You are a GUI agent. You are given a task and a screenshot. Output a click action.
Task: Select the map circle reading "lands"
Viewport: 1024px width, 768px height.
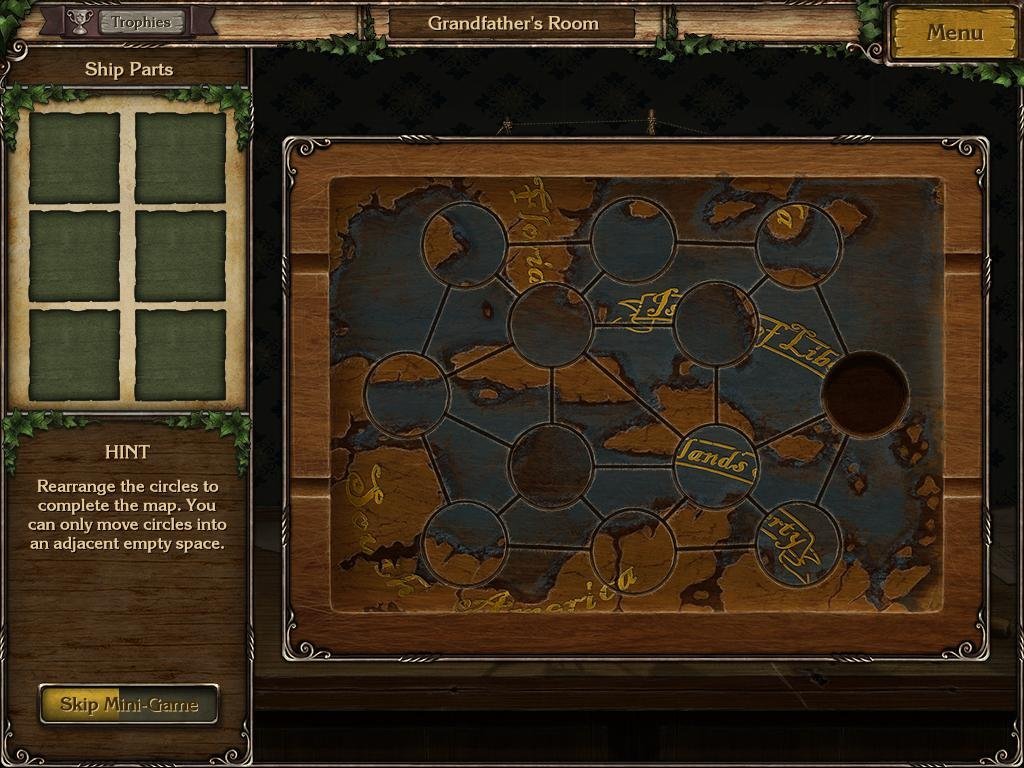[x=714, y=465]
